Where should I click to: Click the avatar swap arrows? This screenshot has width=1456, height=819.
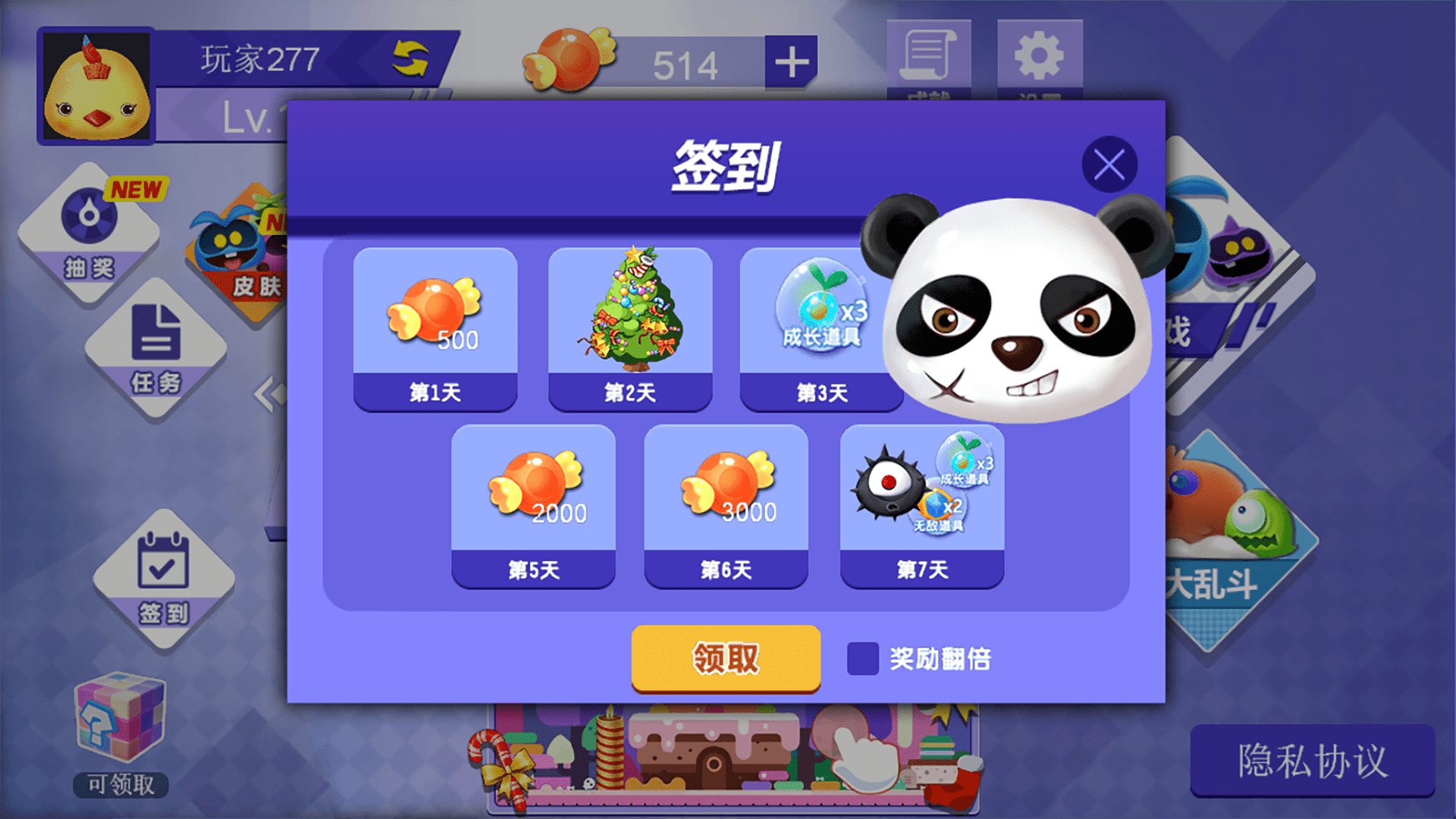[x=409, y=58]
